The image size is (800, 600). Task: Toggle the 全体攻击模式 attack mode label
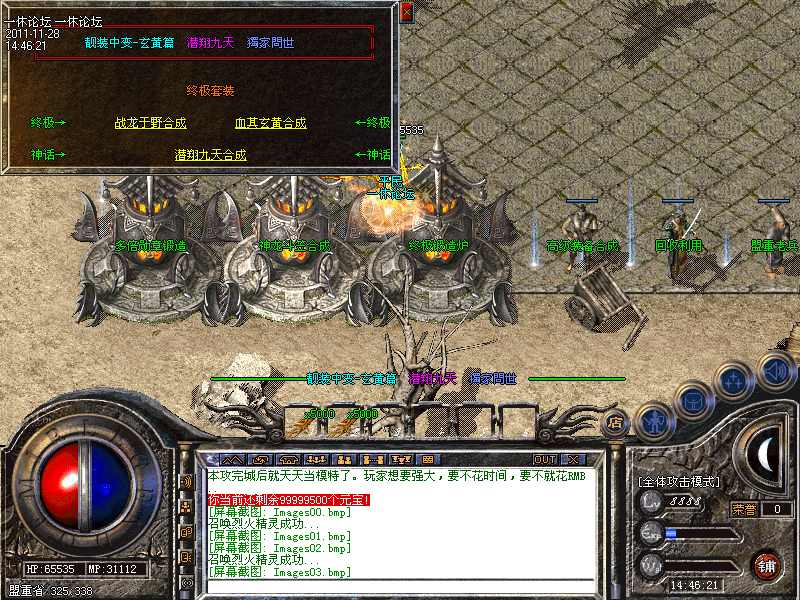click(x=679, y=482)
